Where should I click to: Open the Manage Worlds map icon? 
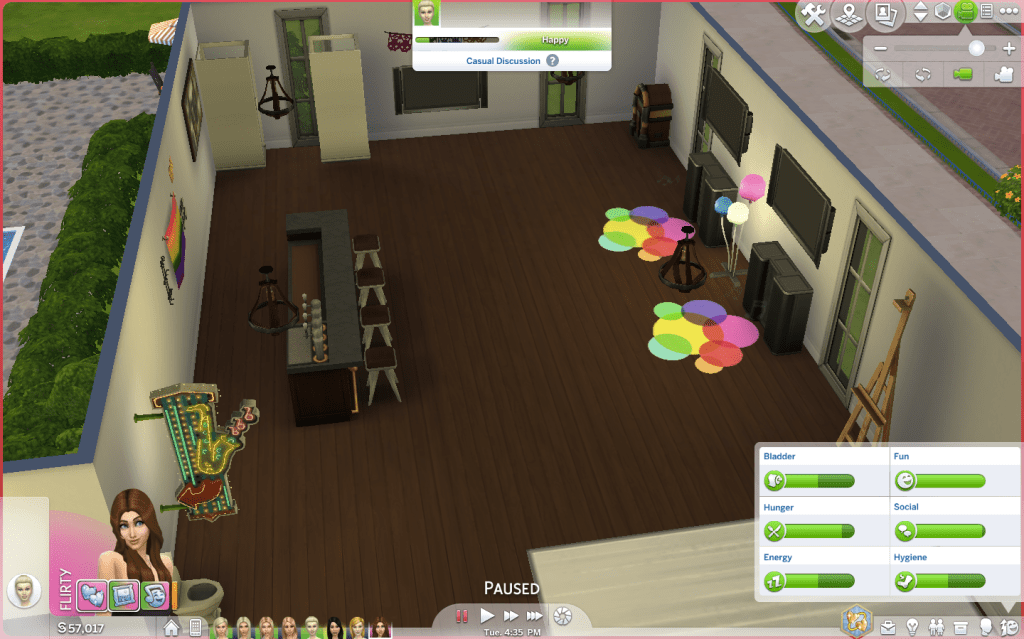850,14
